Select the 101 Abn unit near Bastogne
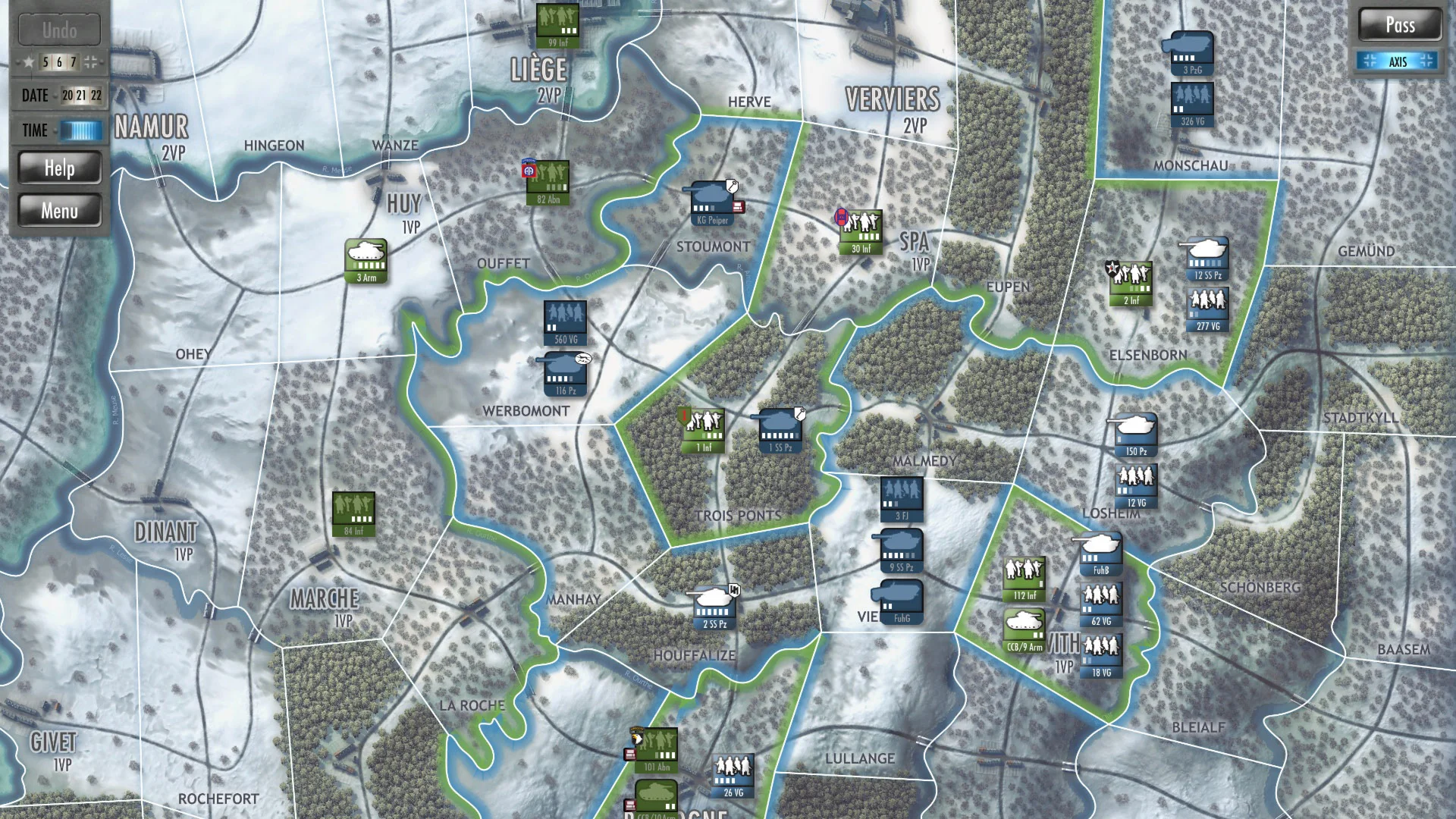1456x819 pixels. point(655,752)
